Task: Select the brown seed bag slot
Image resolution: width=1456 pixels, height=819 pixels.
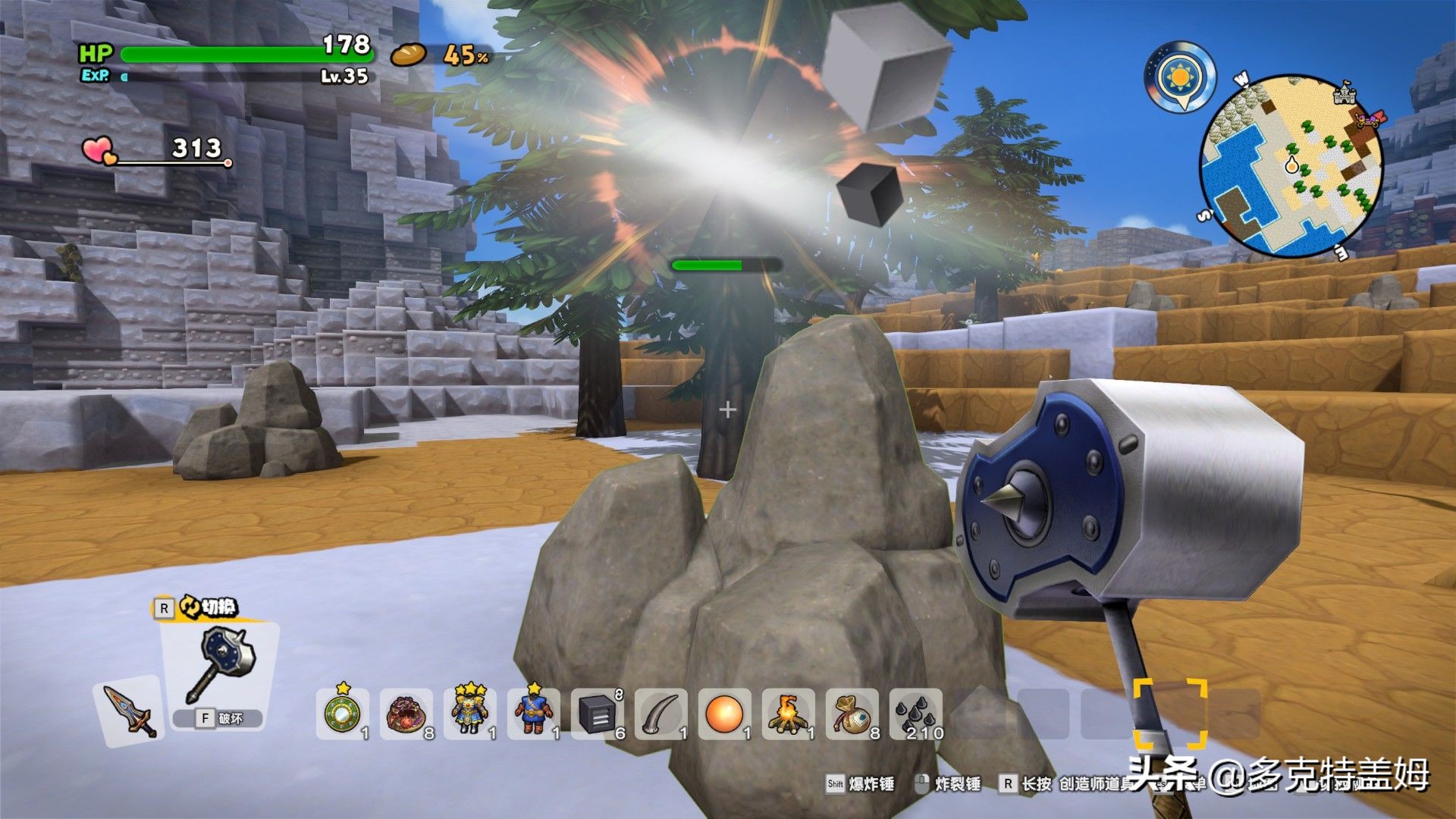Action: pyautogui.click(x=852, y=714)
